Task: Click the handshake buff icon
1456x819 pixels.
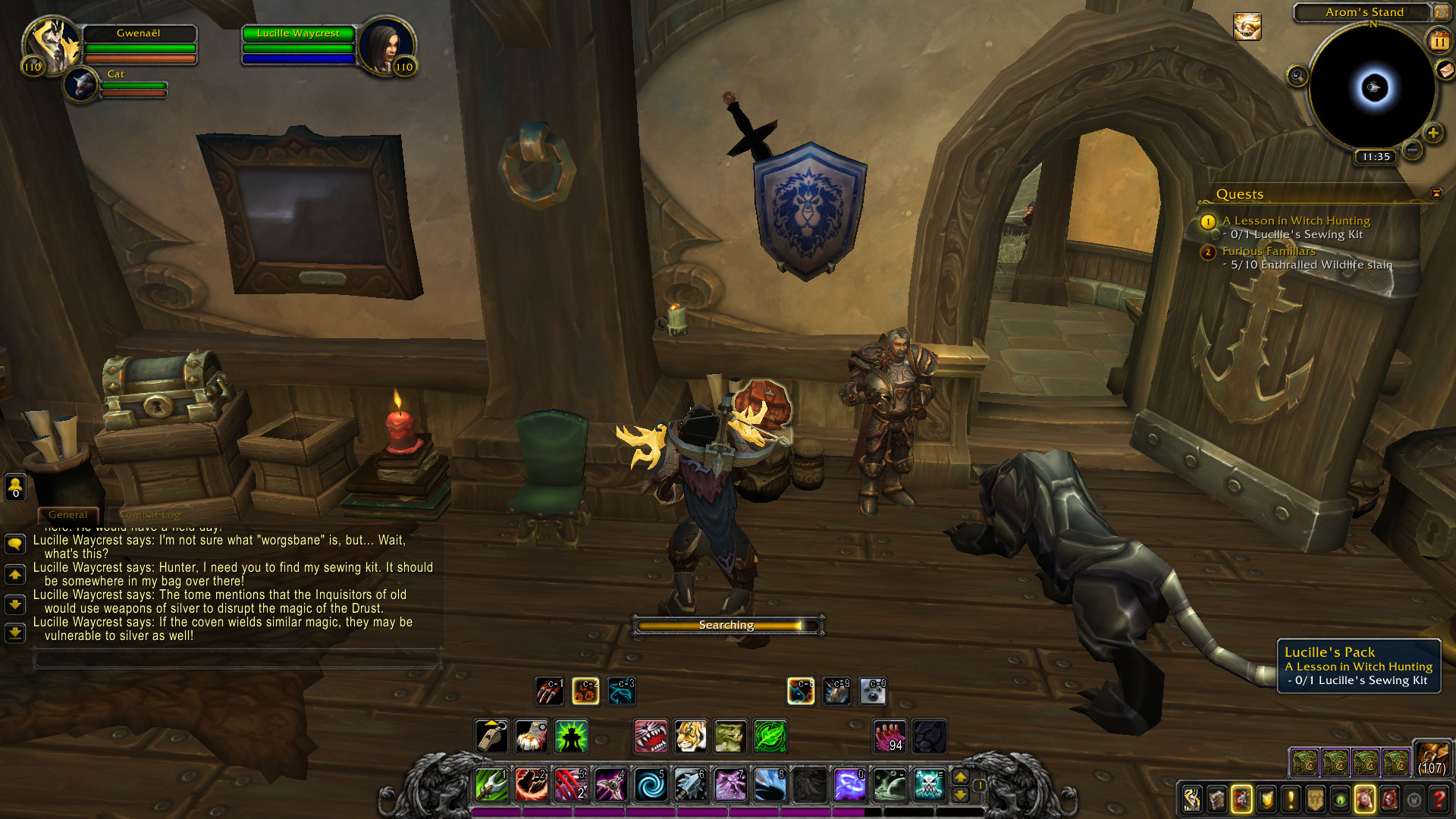Action: [1247, 27]
